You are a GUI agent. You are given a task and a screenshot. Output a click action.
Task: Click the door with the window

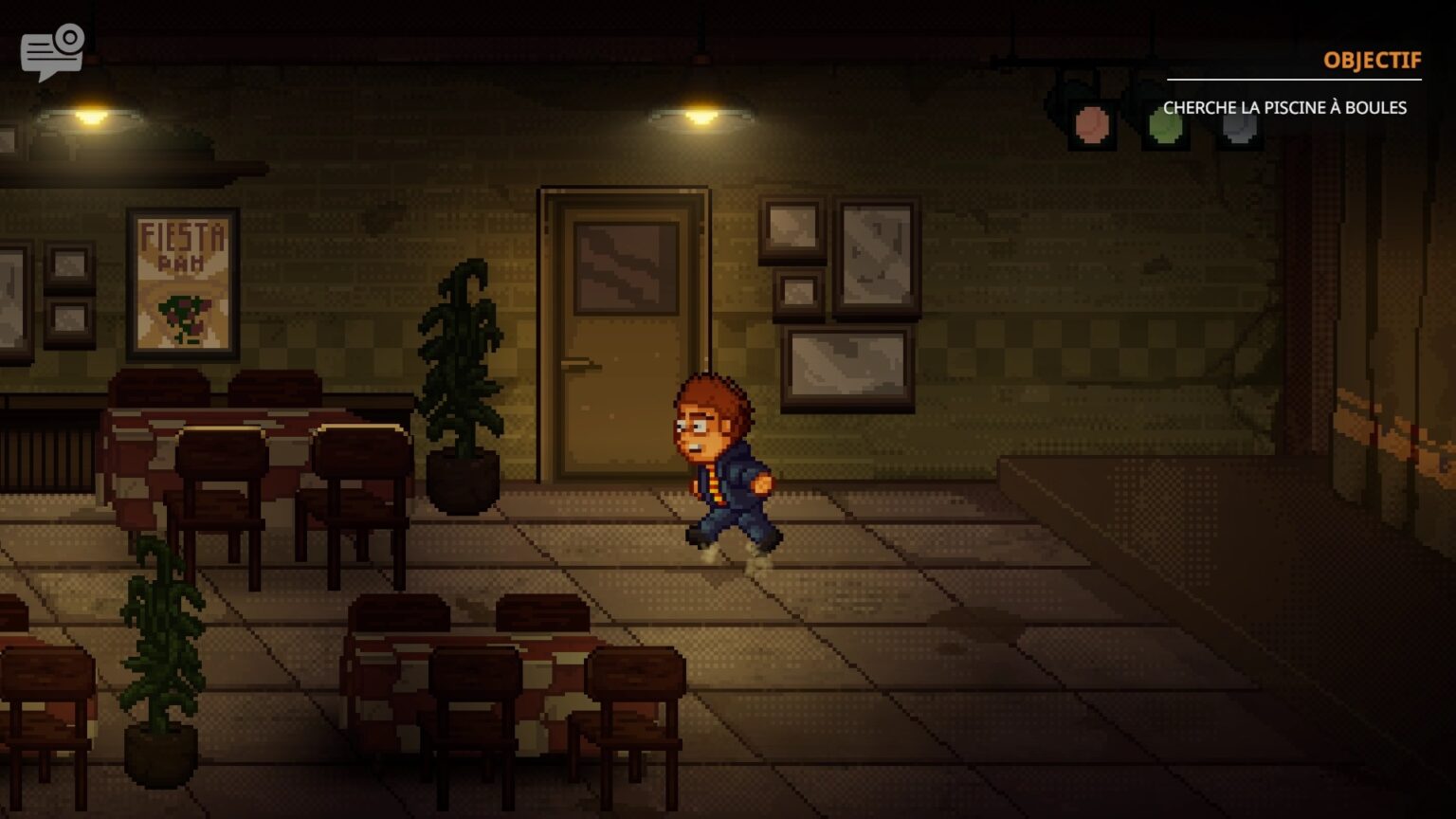pyautogui.click(x=621, y=332)
